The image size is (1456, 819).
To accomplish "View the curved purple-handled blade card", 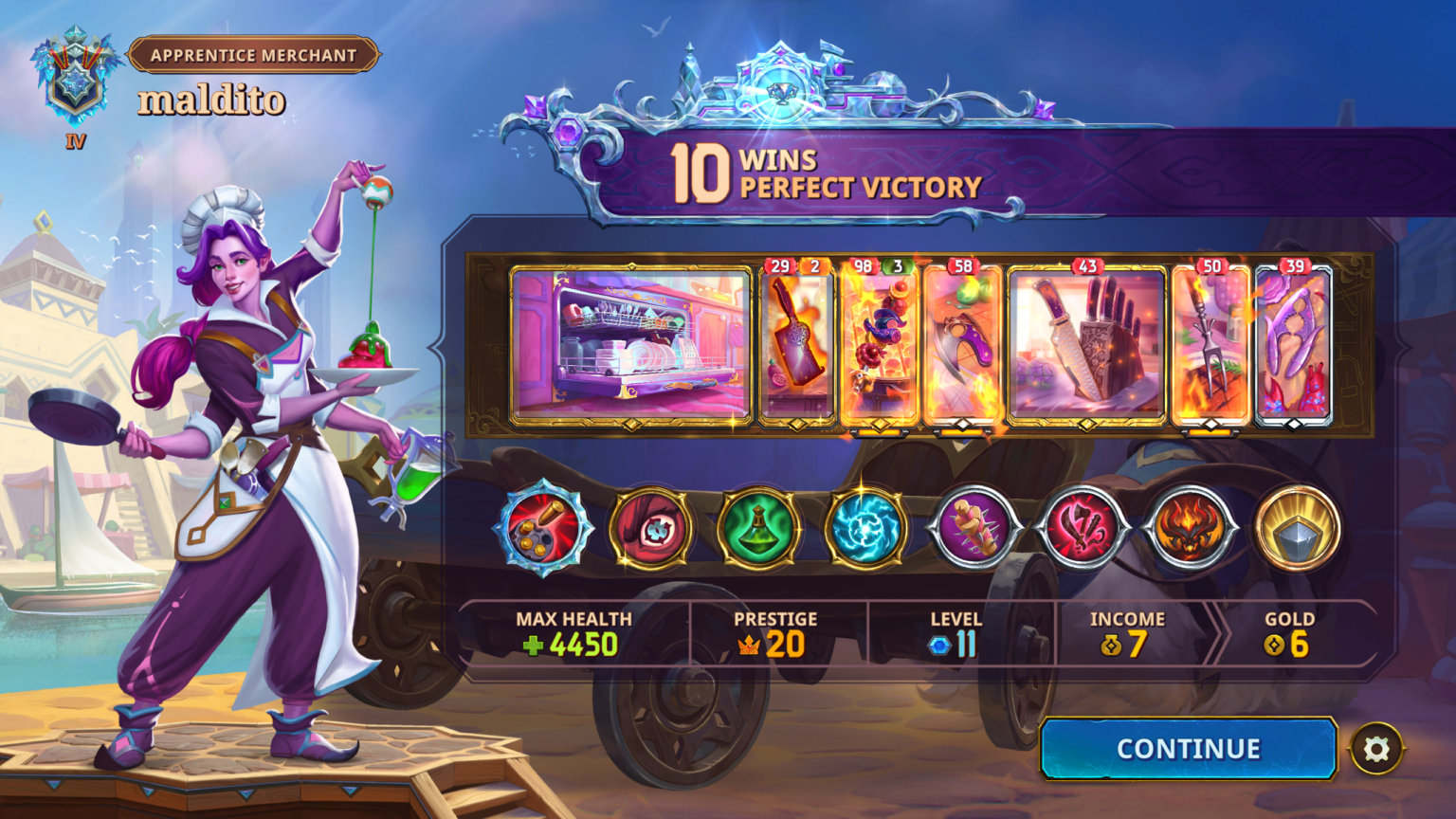I will click(962, 344).
